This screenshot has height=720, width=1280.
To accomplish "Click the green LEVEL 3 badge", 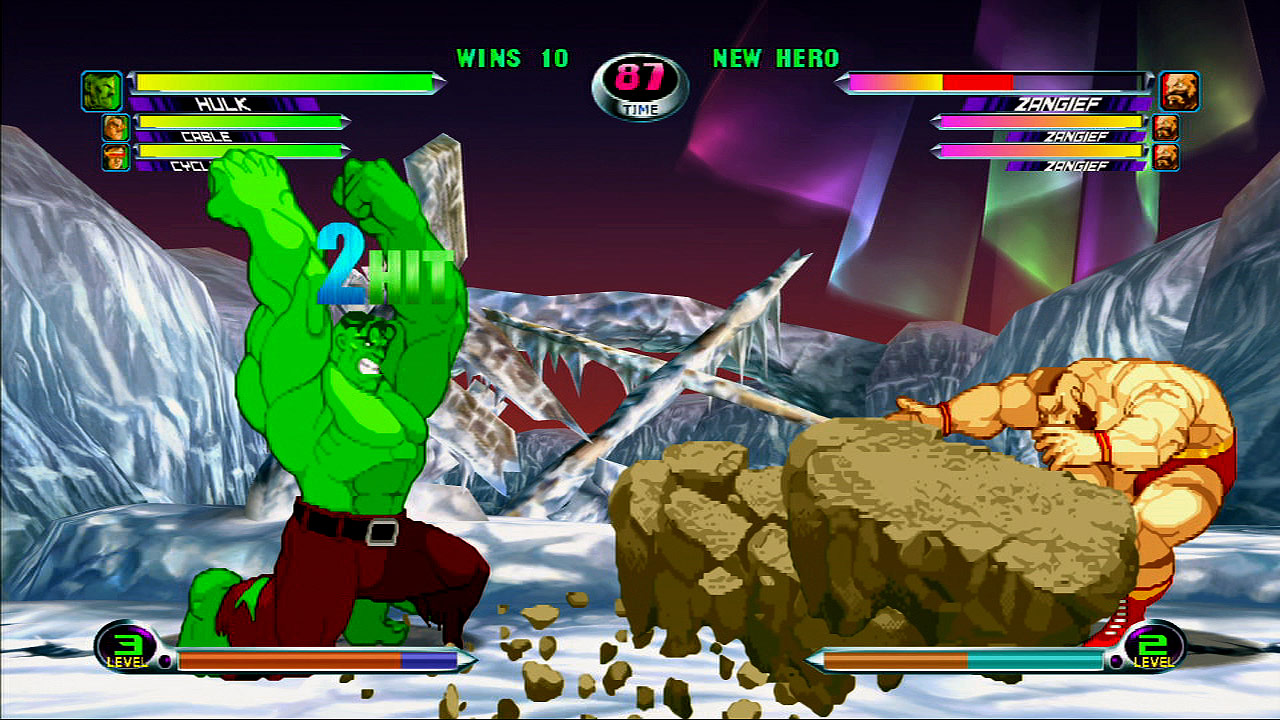I will [x=124, y=651].
